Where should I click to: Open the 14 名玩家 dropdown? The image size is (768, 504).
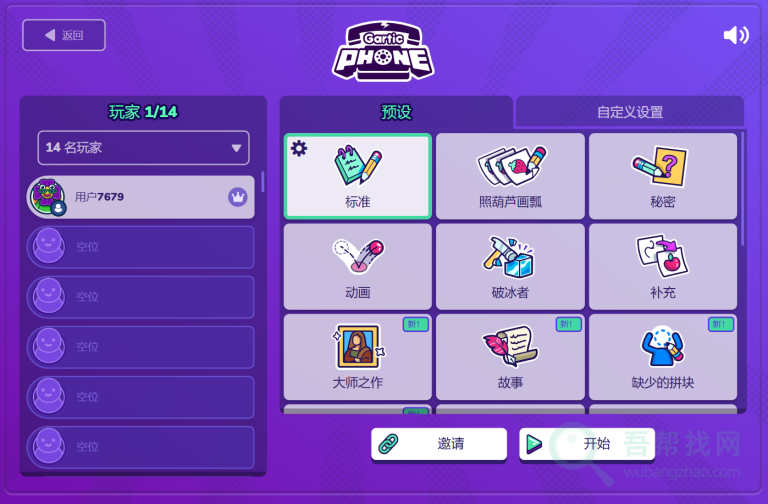[x=143, y=148]
